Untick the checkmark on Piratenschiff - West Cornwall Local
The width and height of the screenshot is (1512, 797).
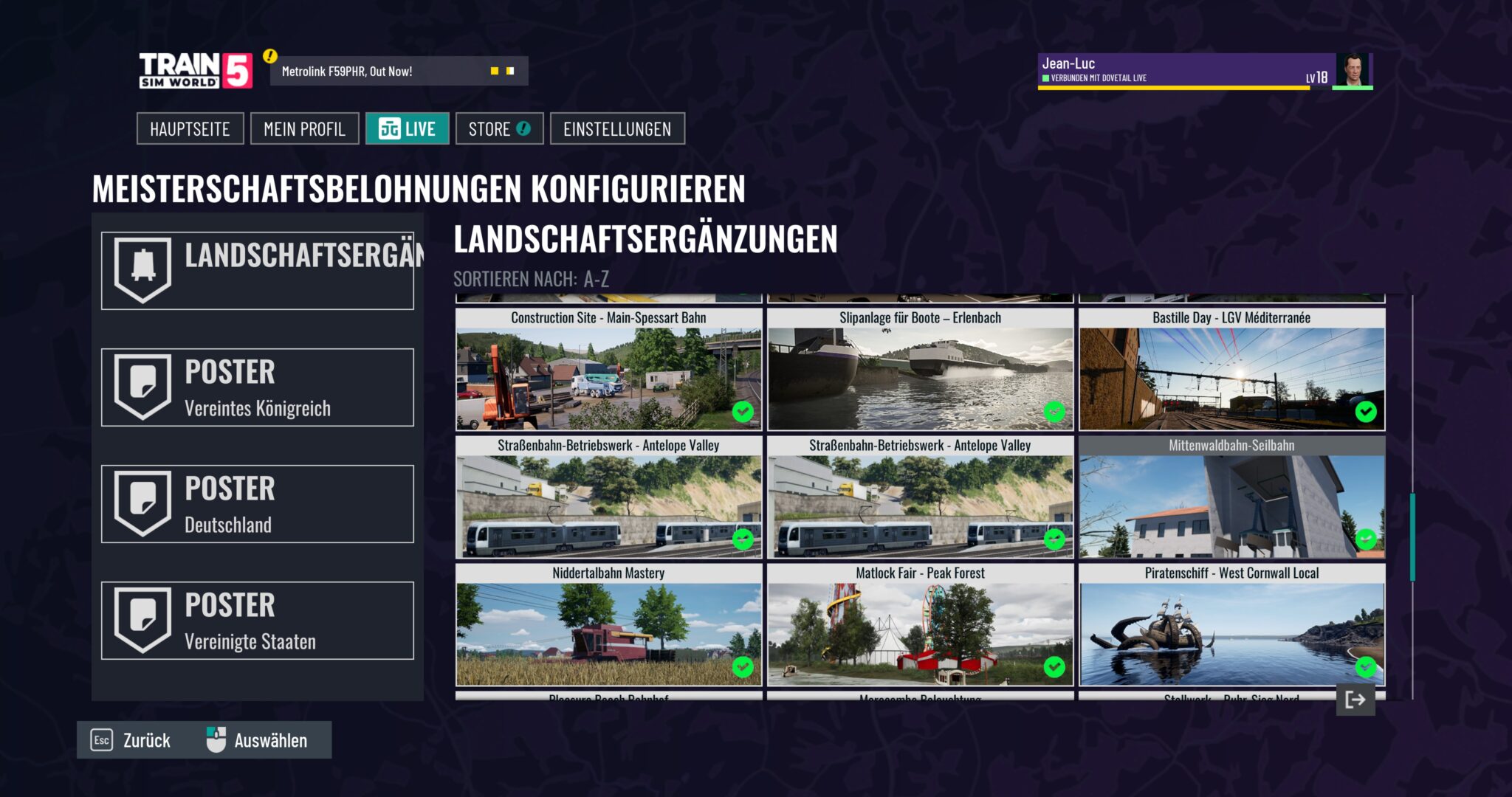tap(1364, 668)
